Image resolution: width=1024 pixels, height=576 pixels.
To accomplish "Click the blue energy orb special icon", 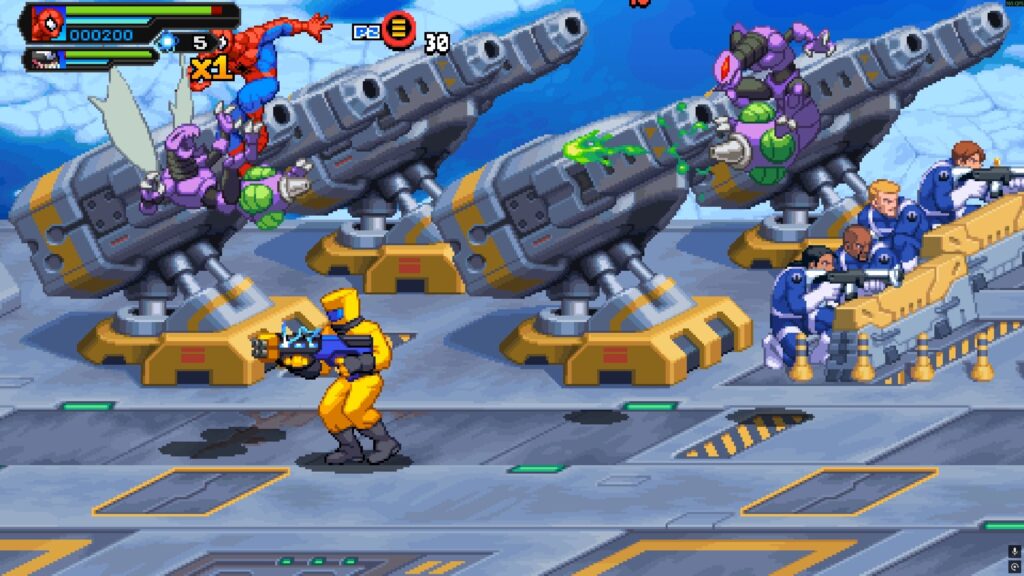I will click(168, 42).
